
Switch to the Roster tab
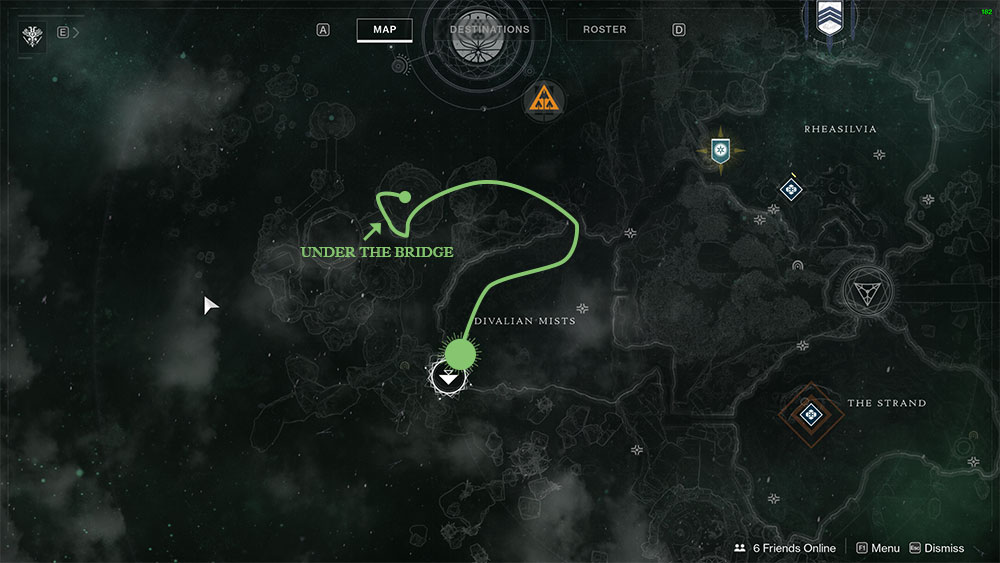(x=604, y=30)
